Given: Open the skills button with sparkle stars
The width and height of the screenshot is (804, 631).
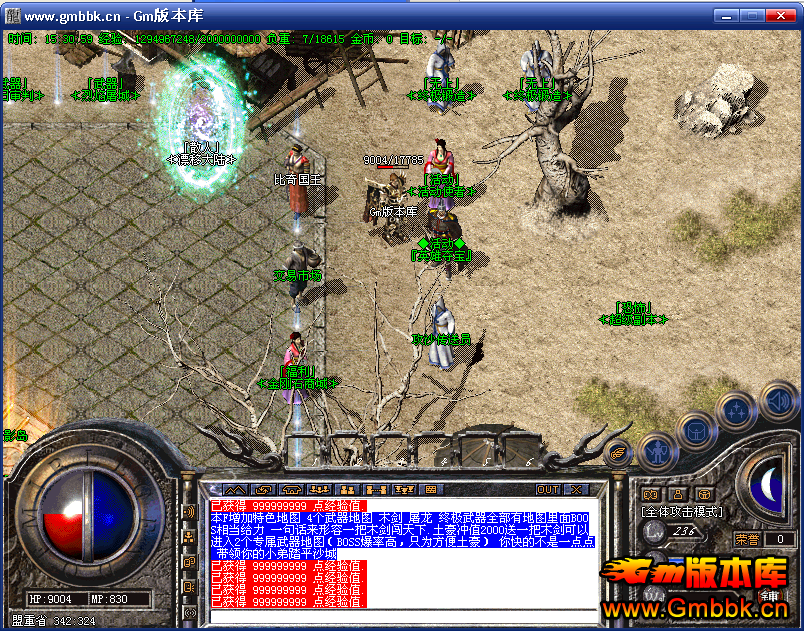Looking at the screenshot, I should click(x=737, y=411).
